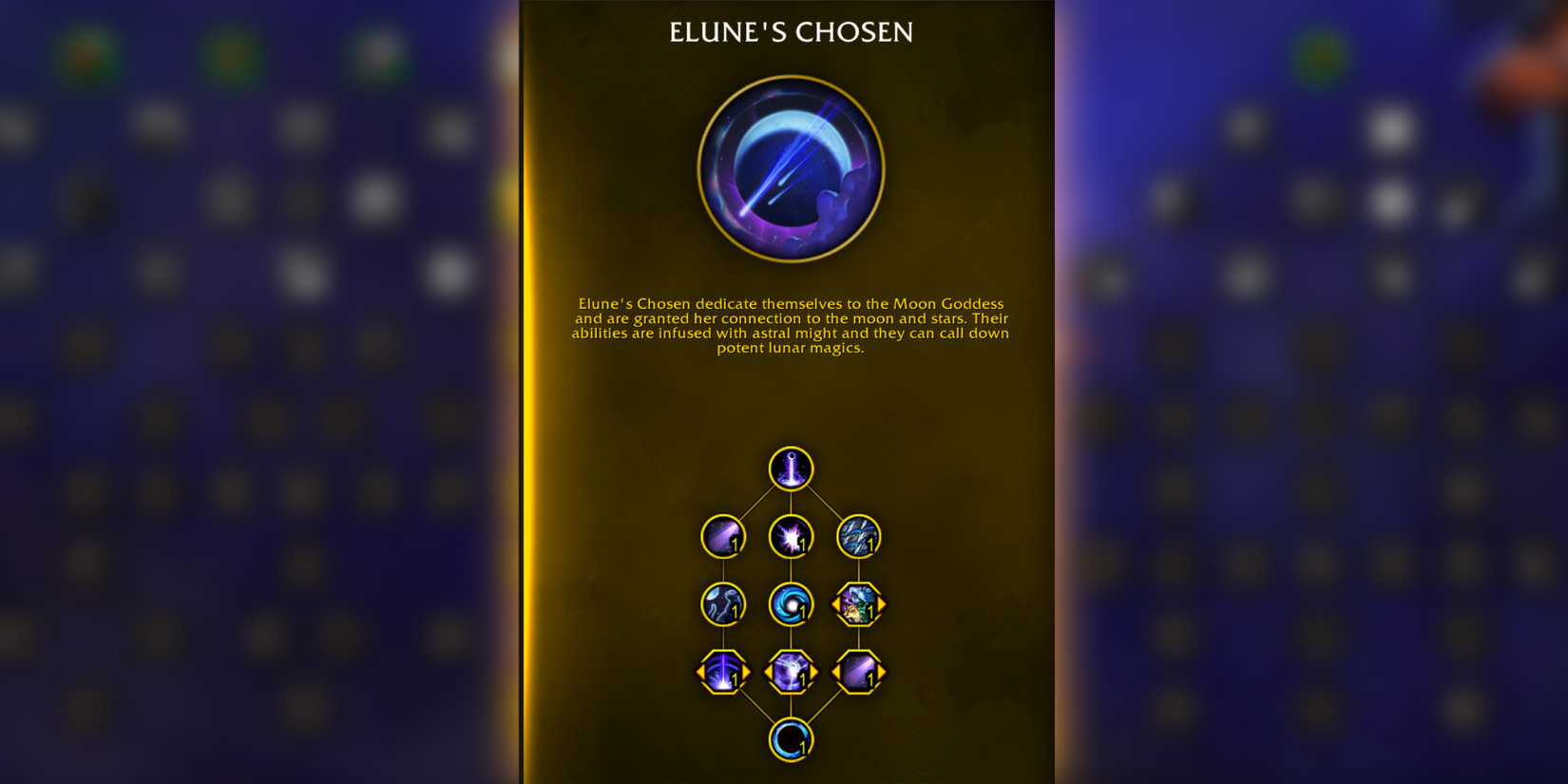The image size is (1568, 784).
Task: Click the right arrow on the bottom-right choice node
Action: pyautogui.click(x=880, y=671)
